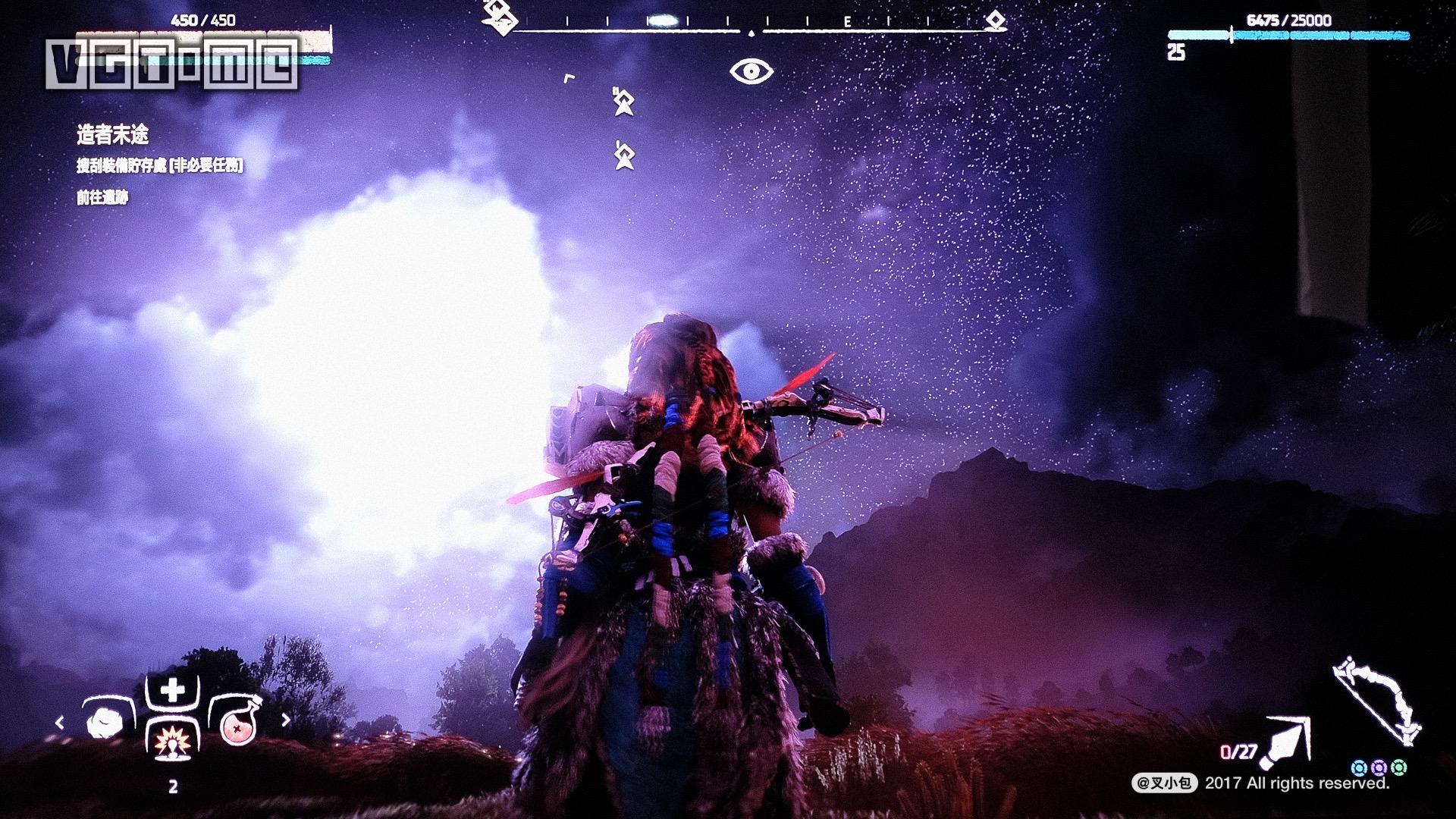Click the green weapon modification coil

1398,767
